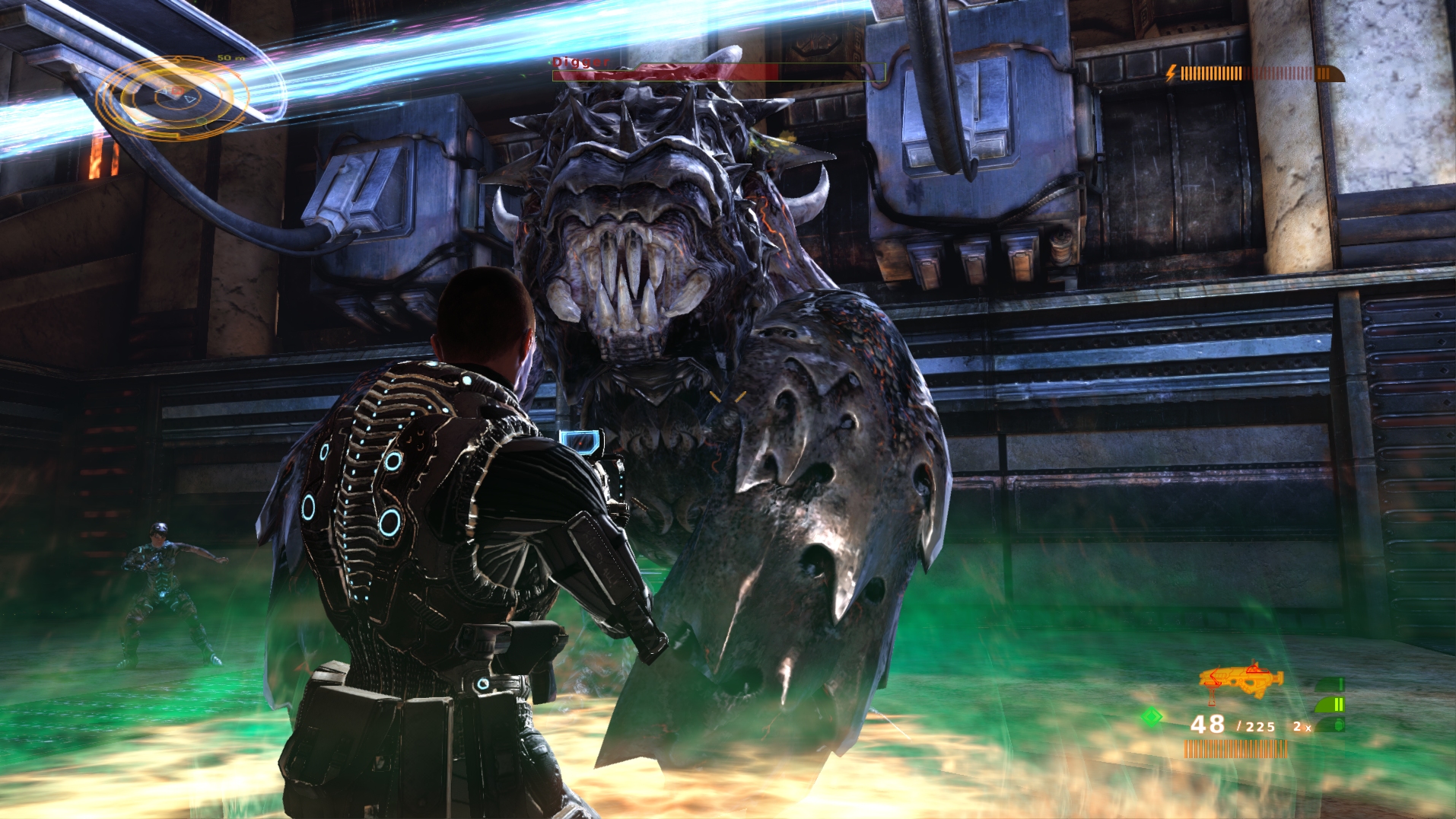Click the circular radar in the corner
The height and width of the screenshot is (819, 1456).
pos(173,97)
